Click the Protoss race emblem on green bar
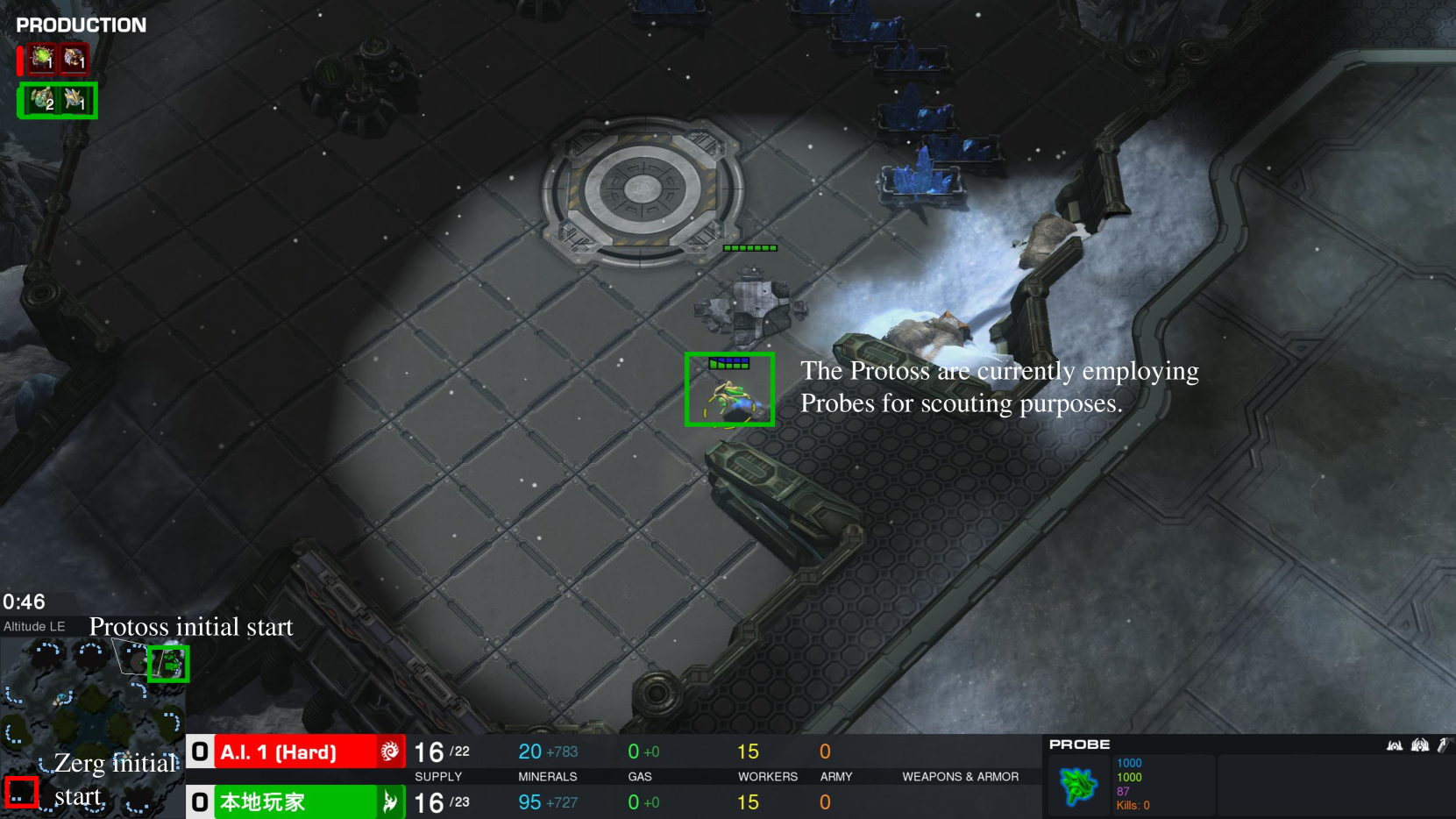Viewport: 1456px width, 819px height. tap(390, 801)
